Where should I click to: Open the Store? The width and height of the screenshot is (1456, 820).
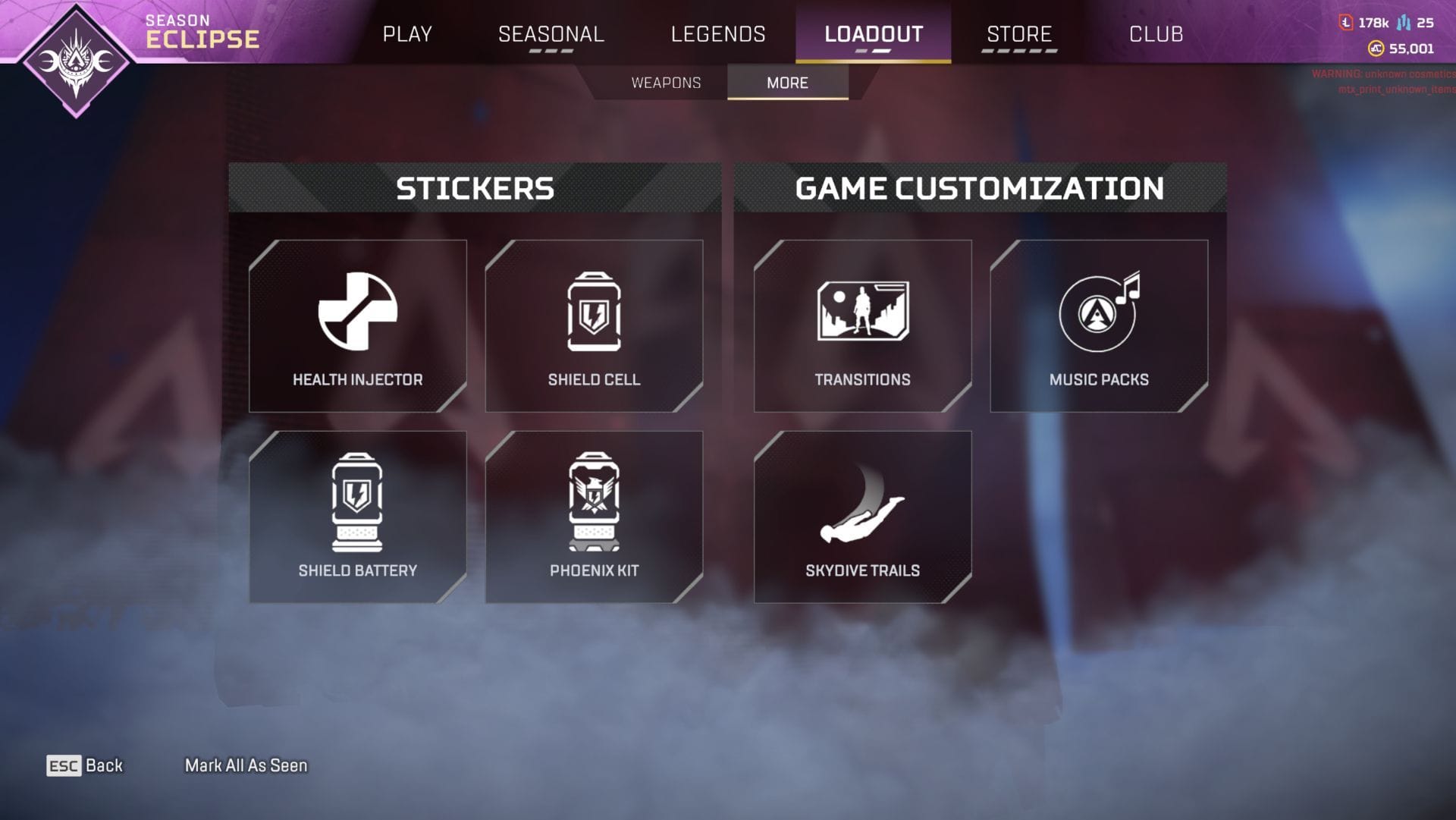coord(1018,34)
